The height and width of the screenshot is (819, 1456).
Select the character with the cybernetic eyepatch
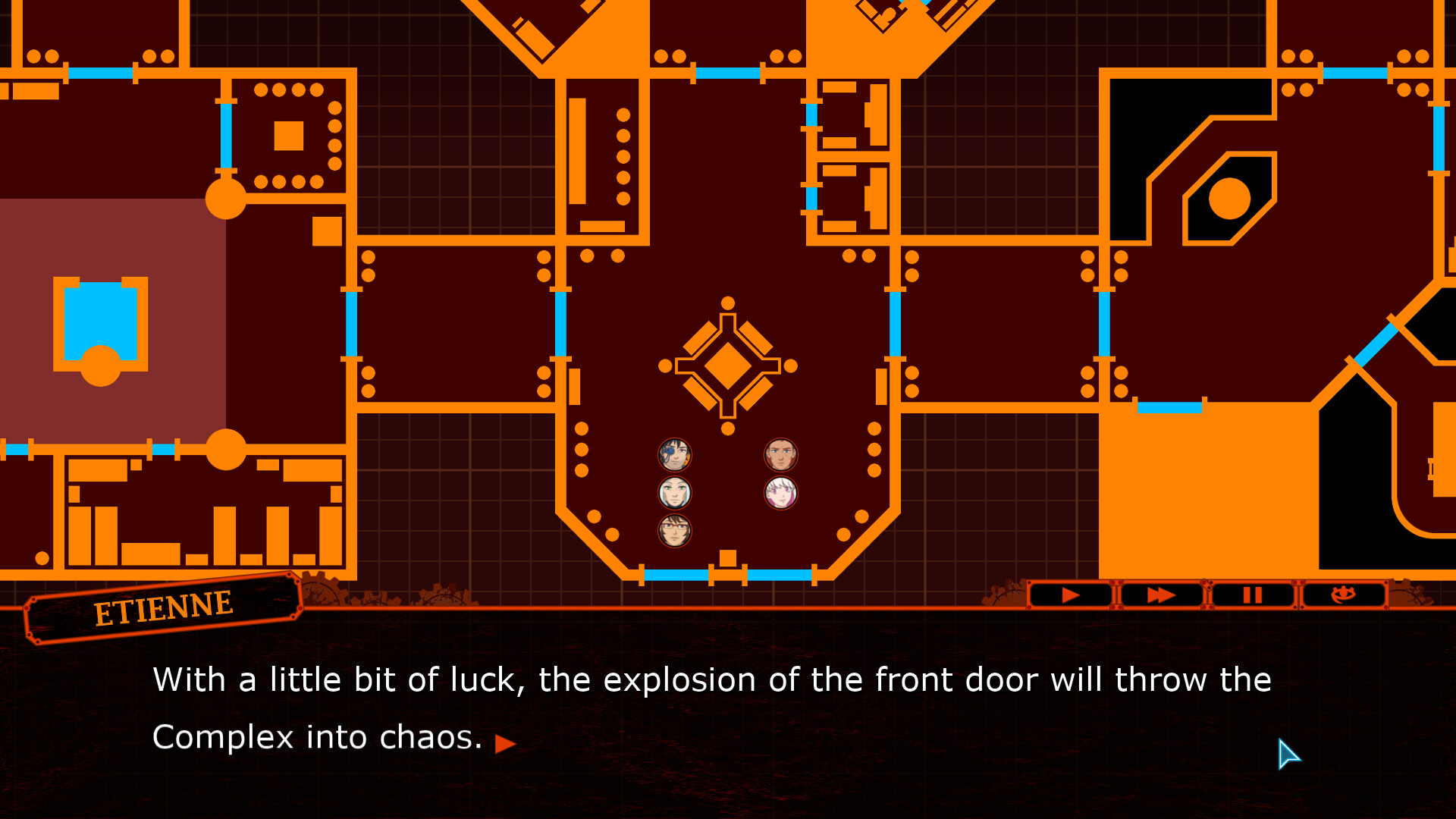[x=674, y=455]
